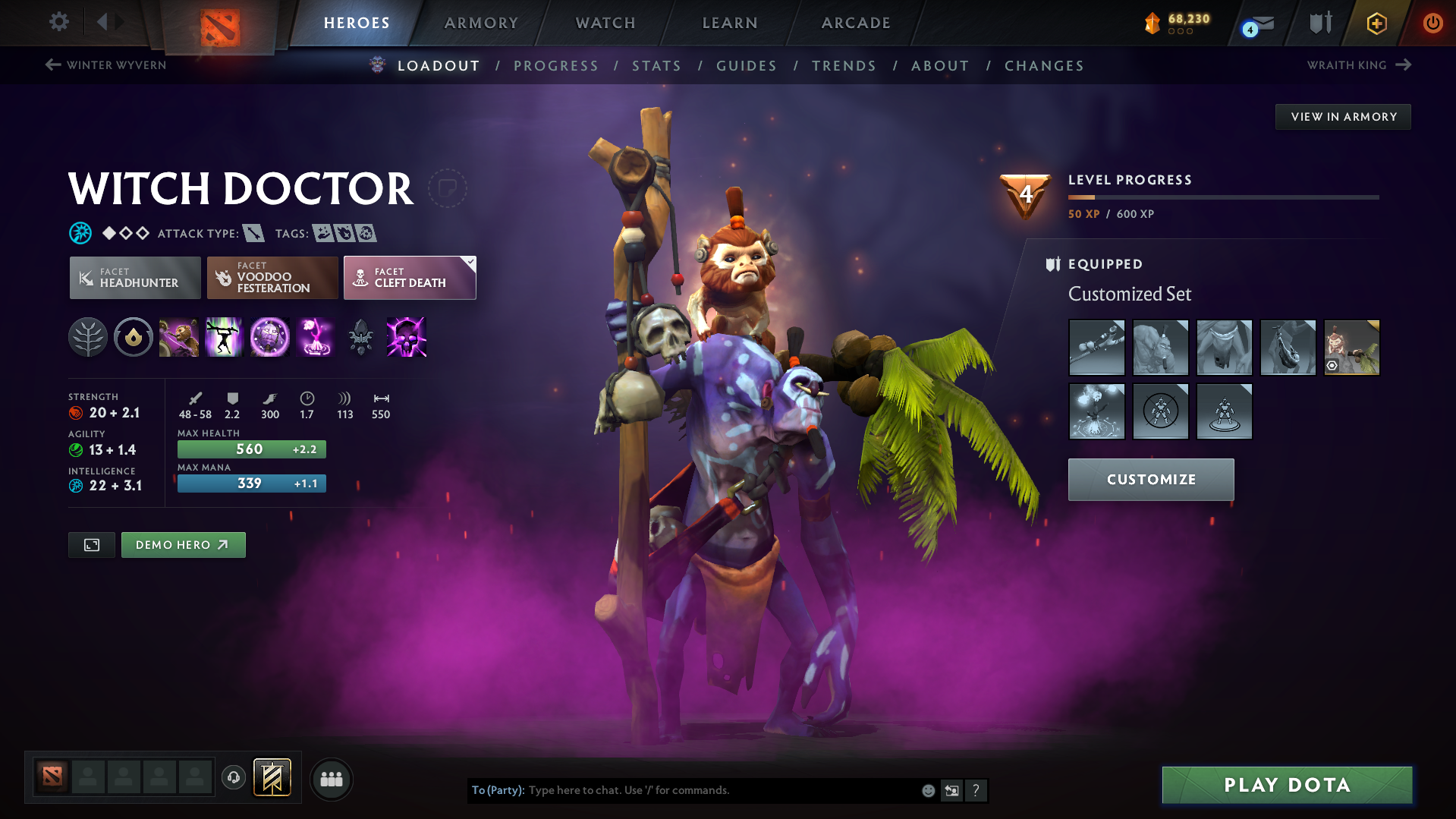Screen dimensions: 1456x819
Task: Select the Headhunter facet
Action: pos(134,278)
